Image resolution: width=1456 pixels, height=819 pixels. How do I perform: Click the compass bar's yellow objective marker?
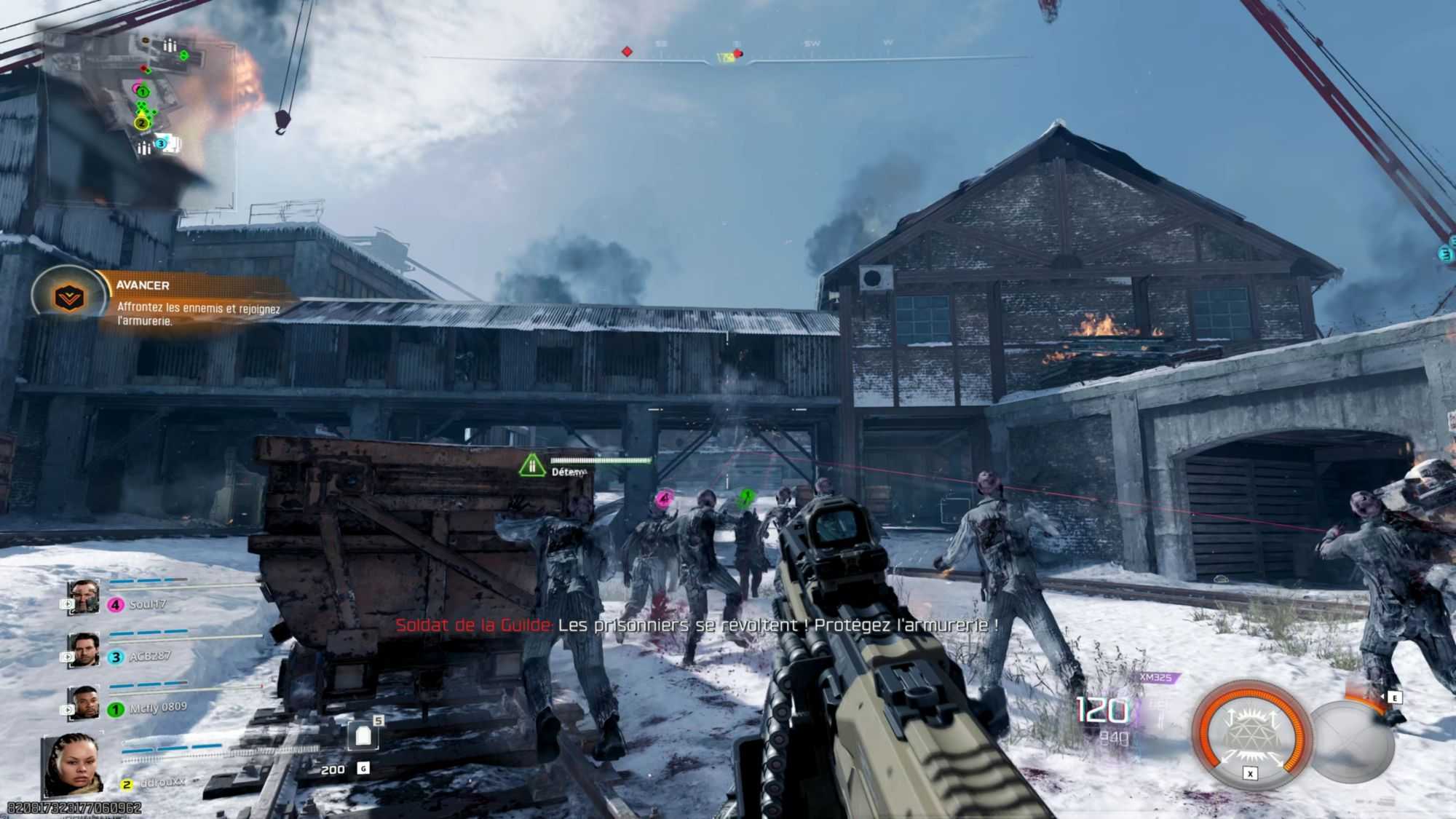(726, 57)
